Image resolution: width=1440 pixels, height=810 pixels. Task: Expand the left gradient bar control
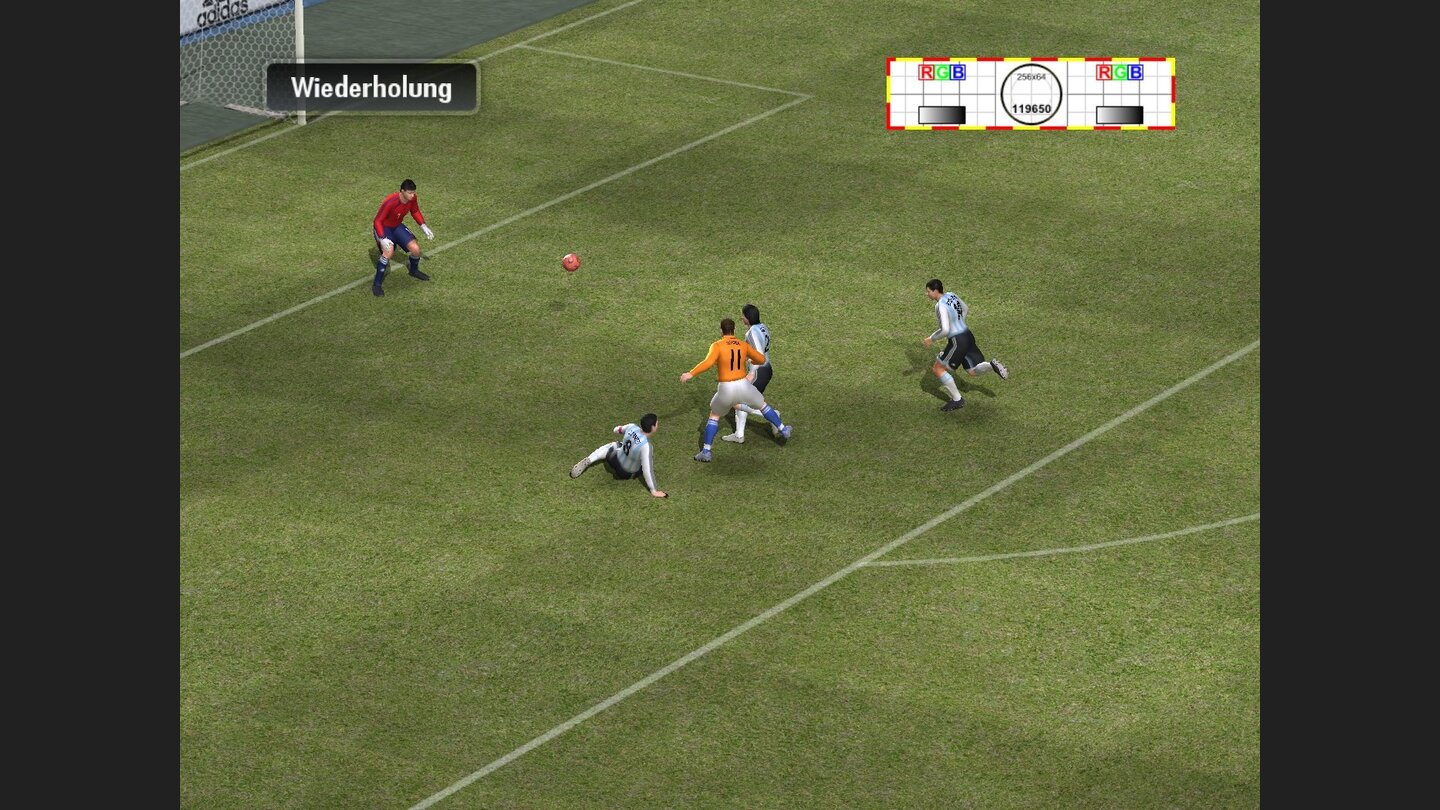click(942, 113)
